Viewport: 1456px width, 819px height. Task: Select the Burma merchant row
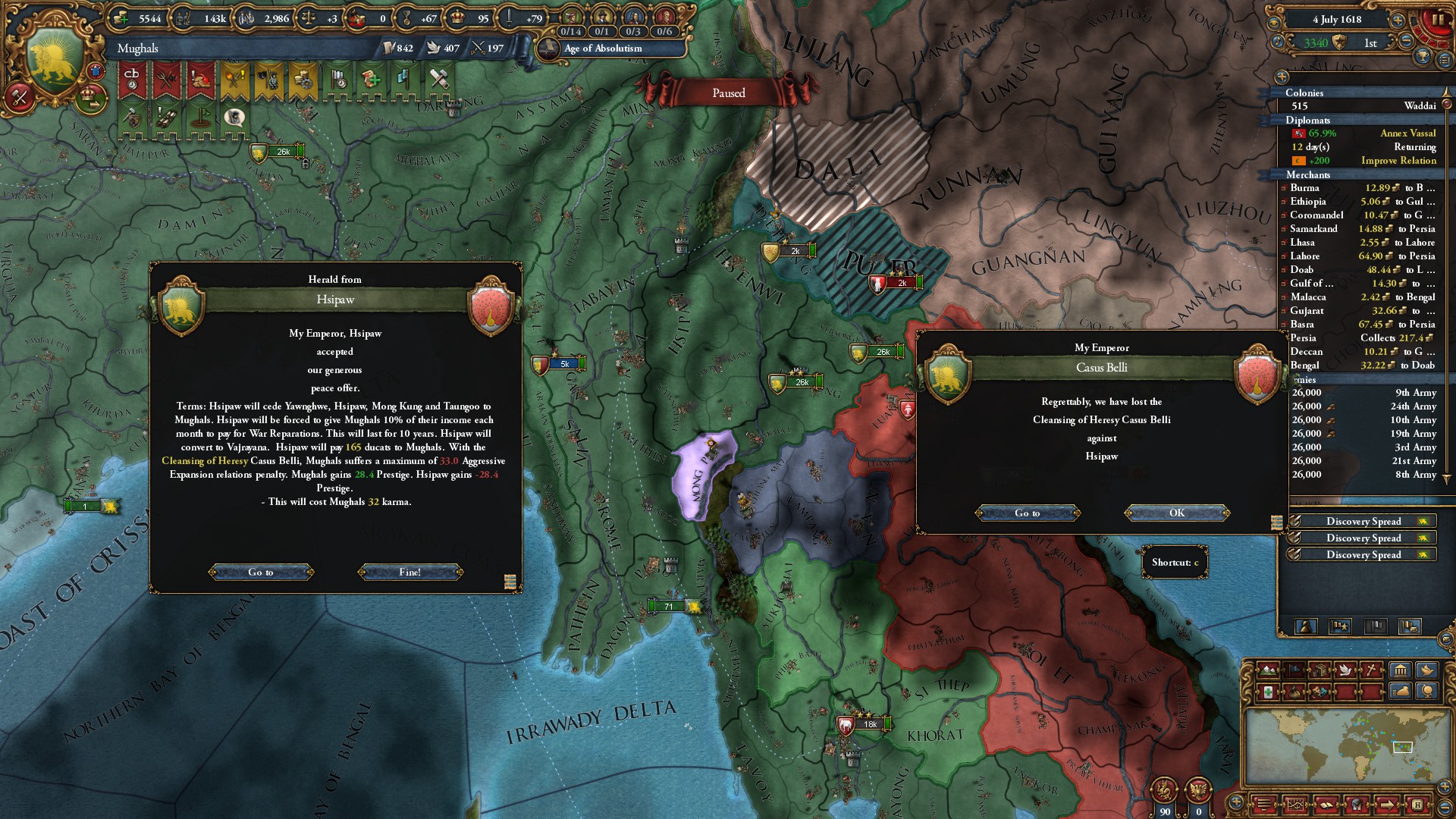tap(1361, 187)
